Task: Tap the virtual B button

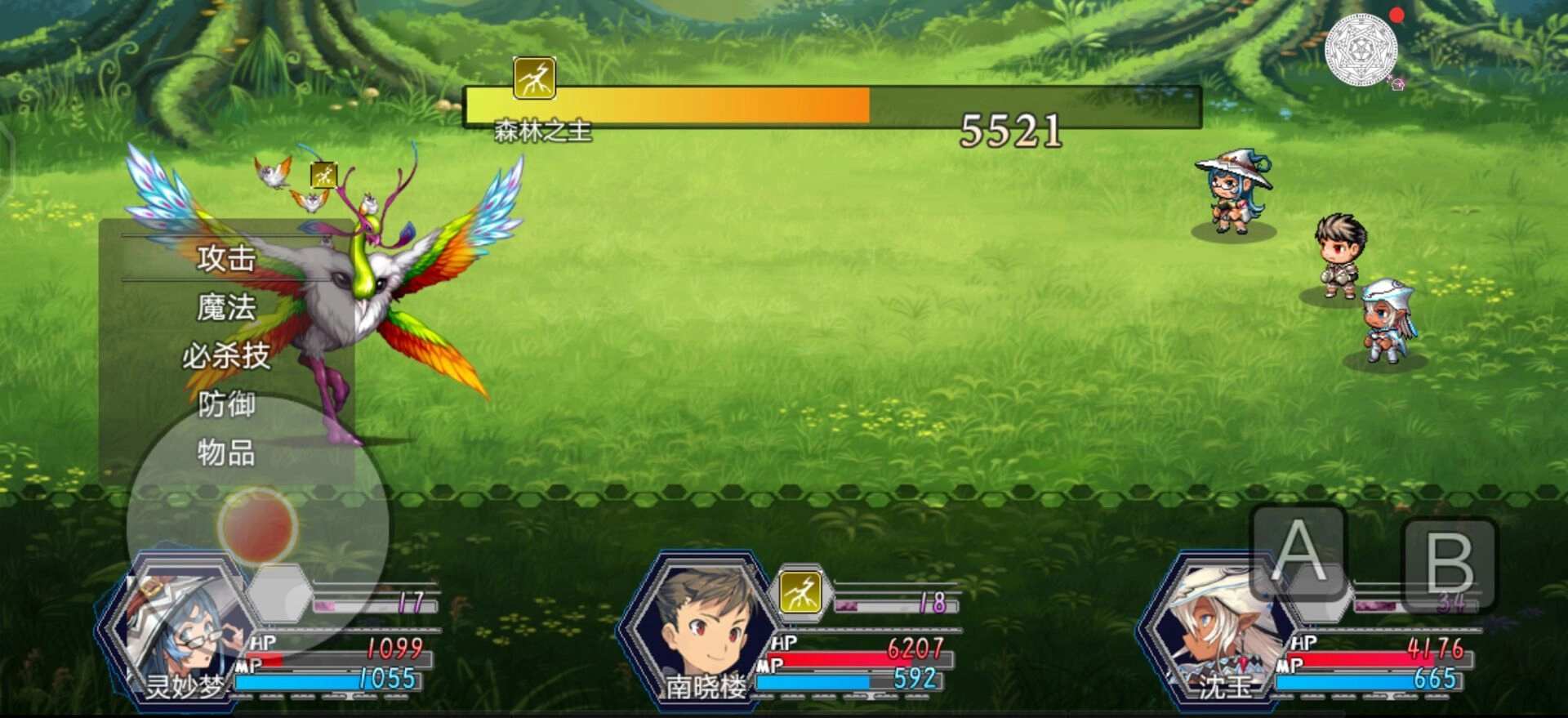Action: click(x=1449, y=564)
